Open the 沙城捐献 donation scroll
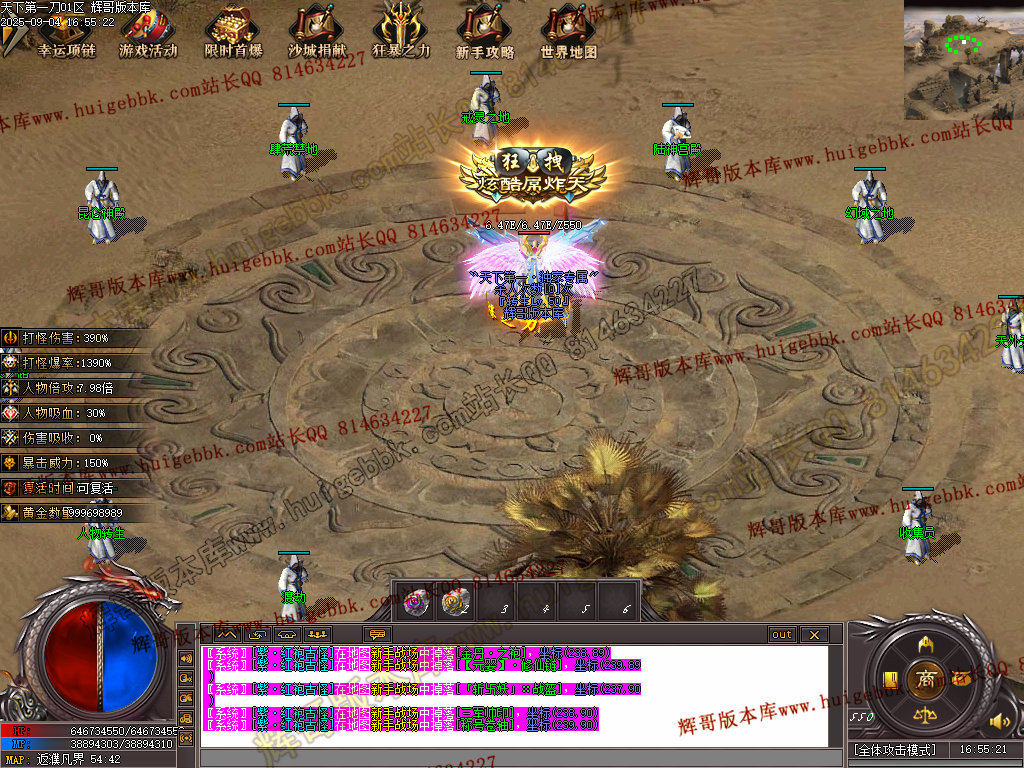Image resolution: width=1024 pixels, height=768 pixels. [x=316, y=32]
